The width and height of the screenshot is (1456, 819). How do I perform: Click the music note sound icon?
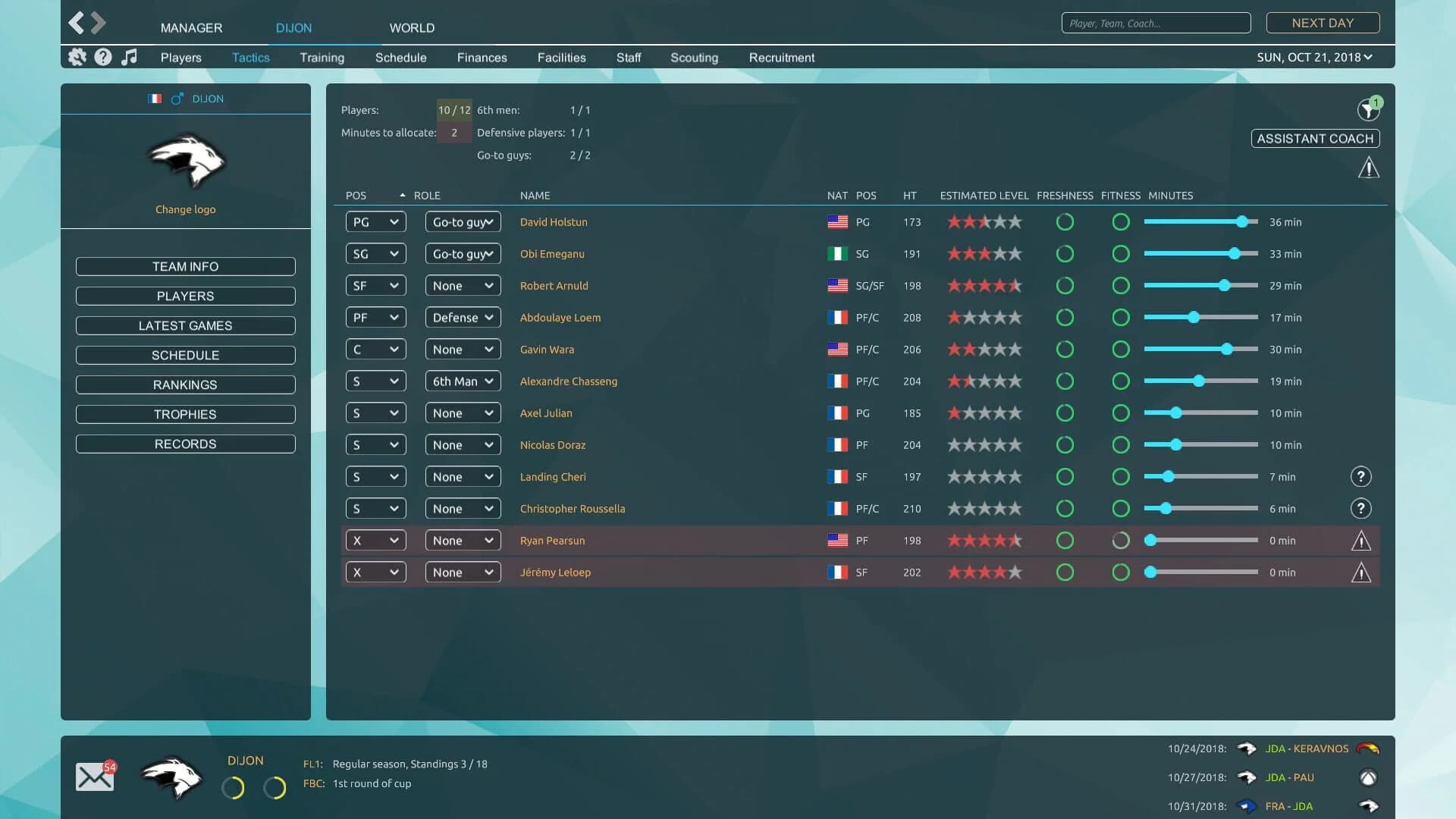click(129, 57)
